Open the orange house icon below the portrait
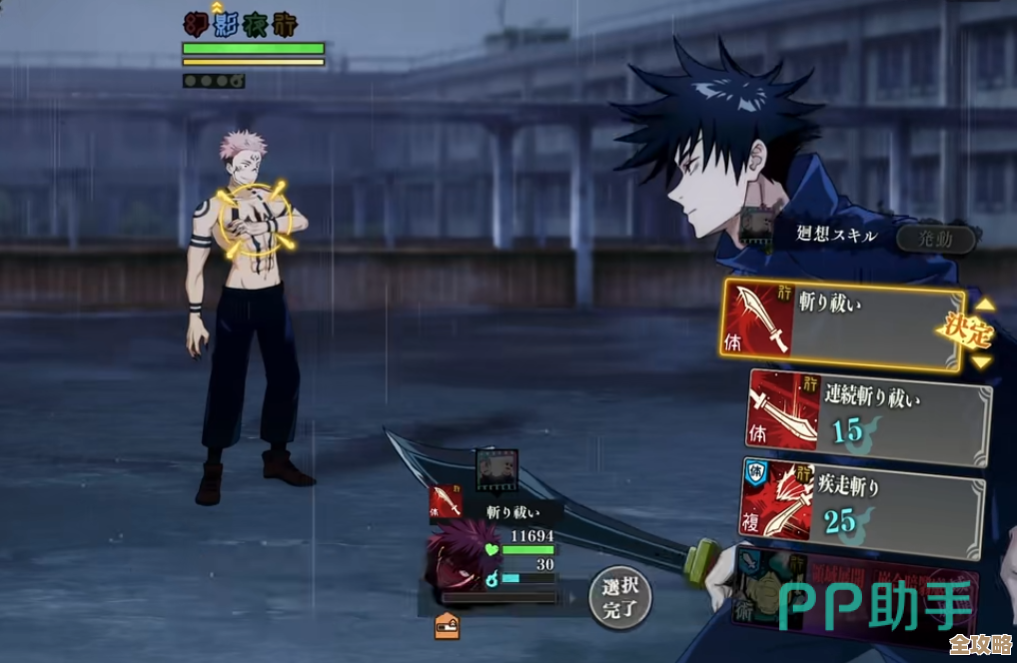The image size is (1017, 663). coord(447,627)
